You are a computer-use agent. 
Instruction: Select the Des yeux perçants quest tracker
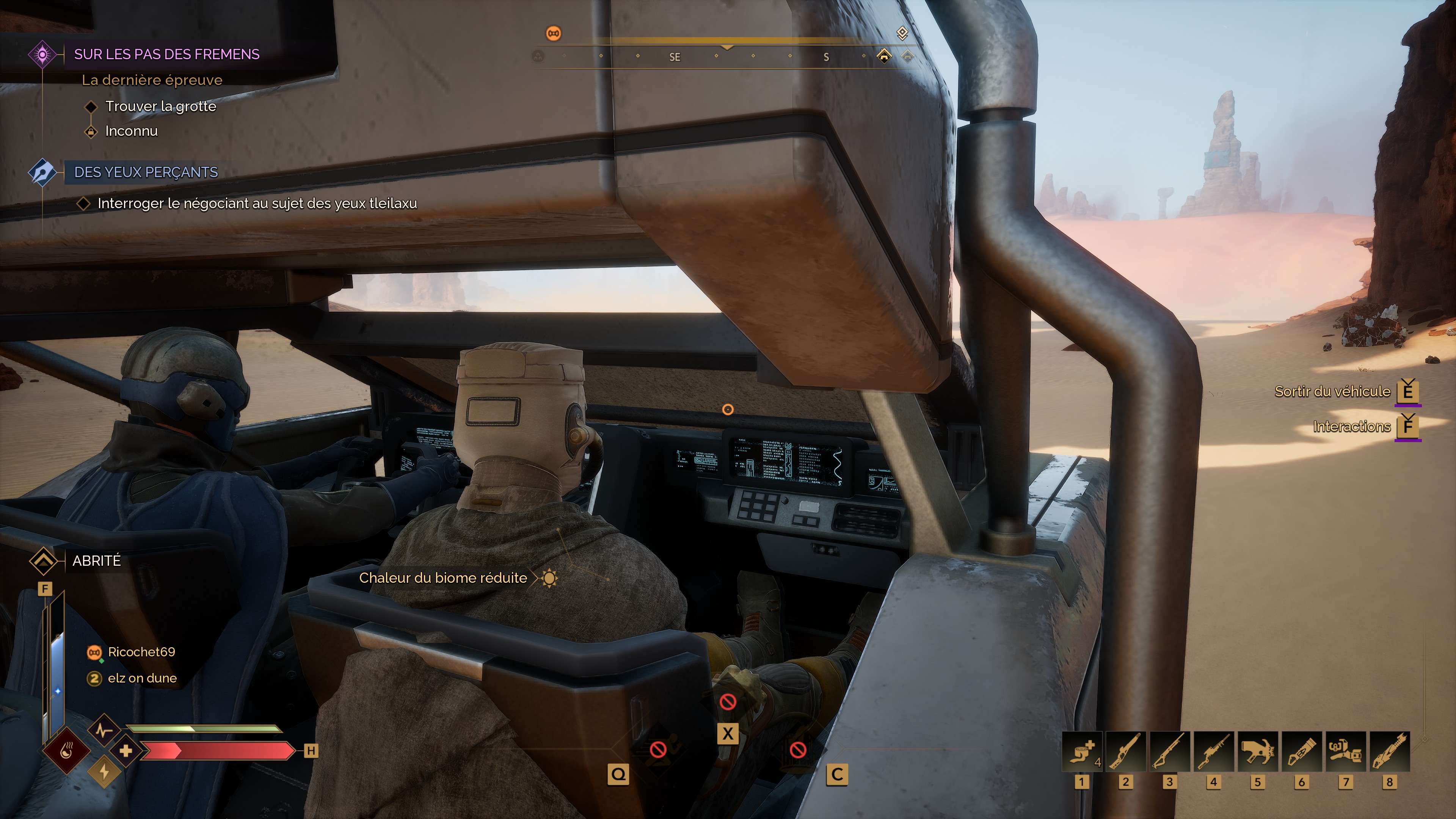click(146, 173)
